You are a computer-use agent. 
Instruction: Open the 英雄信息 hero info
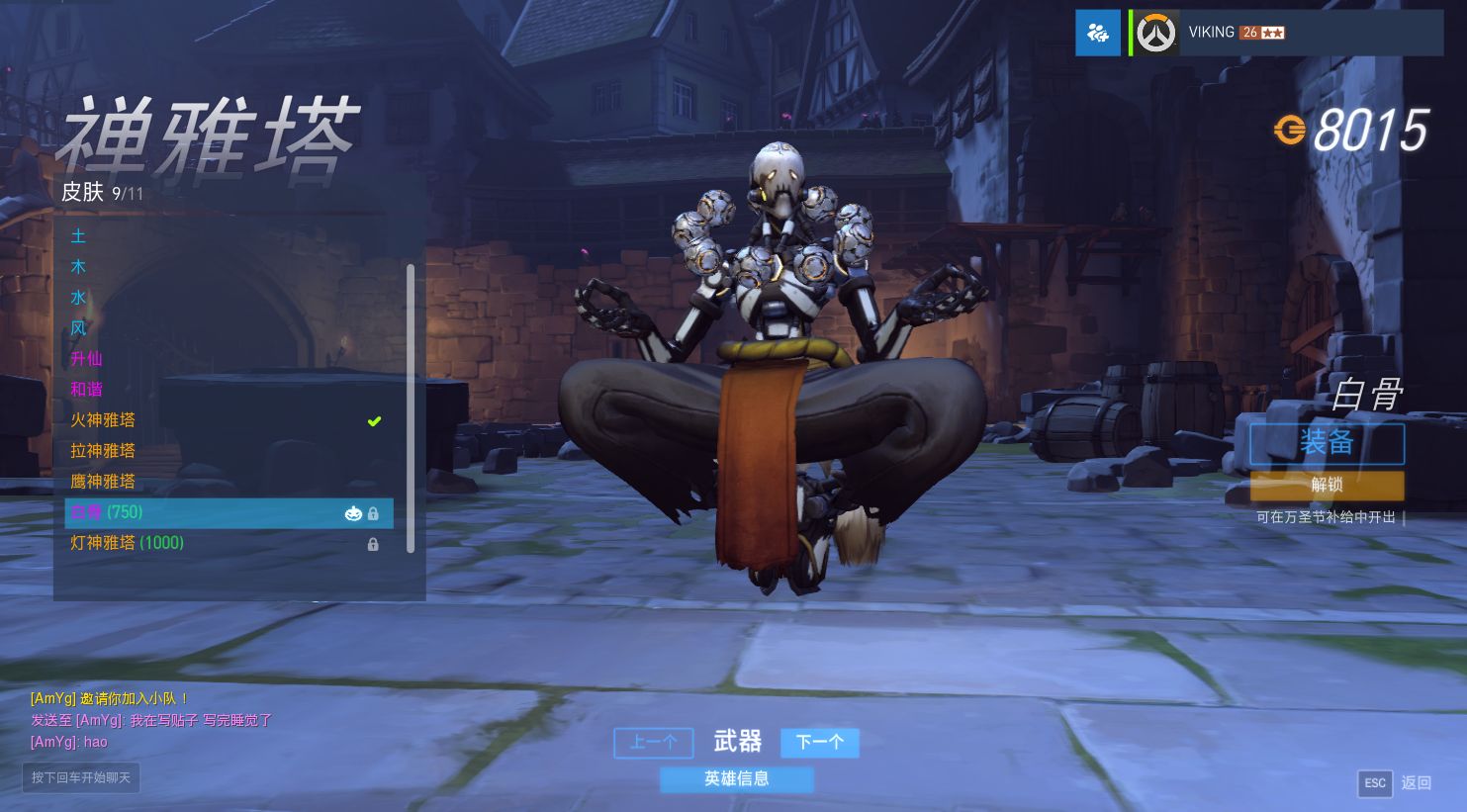[x=737, y=779]
